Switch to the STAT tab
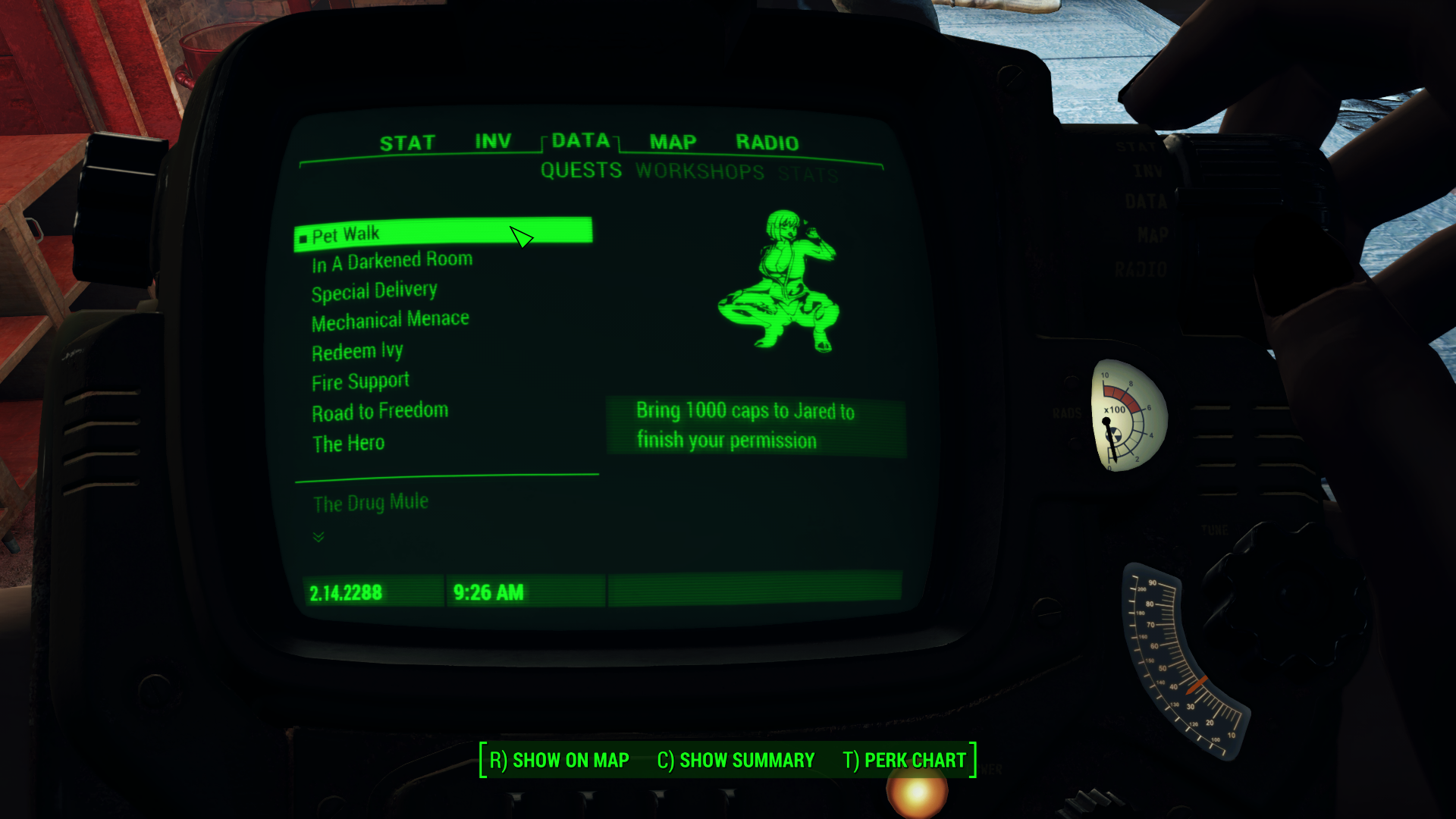This screenshot has width=1456, height=819. [409, 141]
